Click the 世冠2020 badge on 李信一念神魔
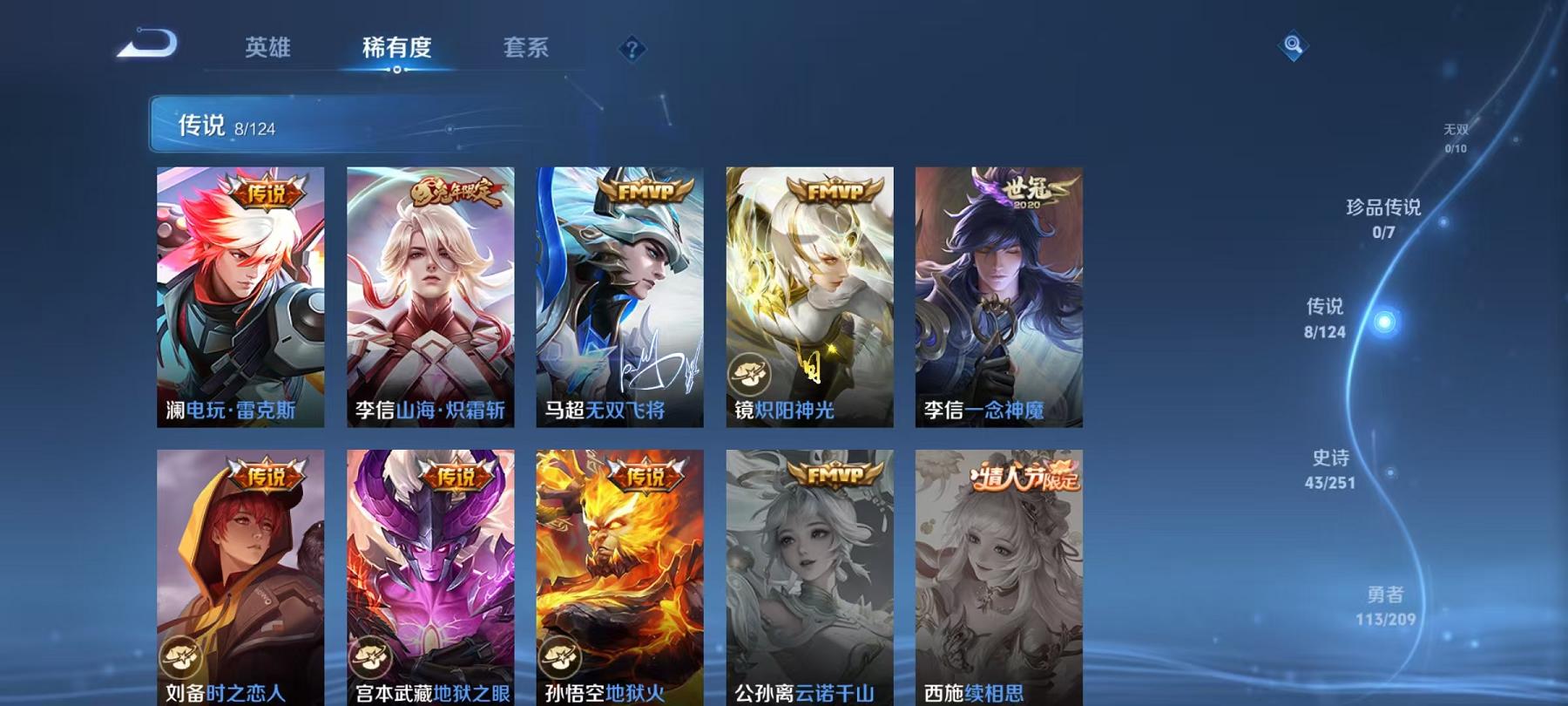This screenshot has width=1568, height=706. point(1031,188)
